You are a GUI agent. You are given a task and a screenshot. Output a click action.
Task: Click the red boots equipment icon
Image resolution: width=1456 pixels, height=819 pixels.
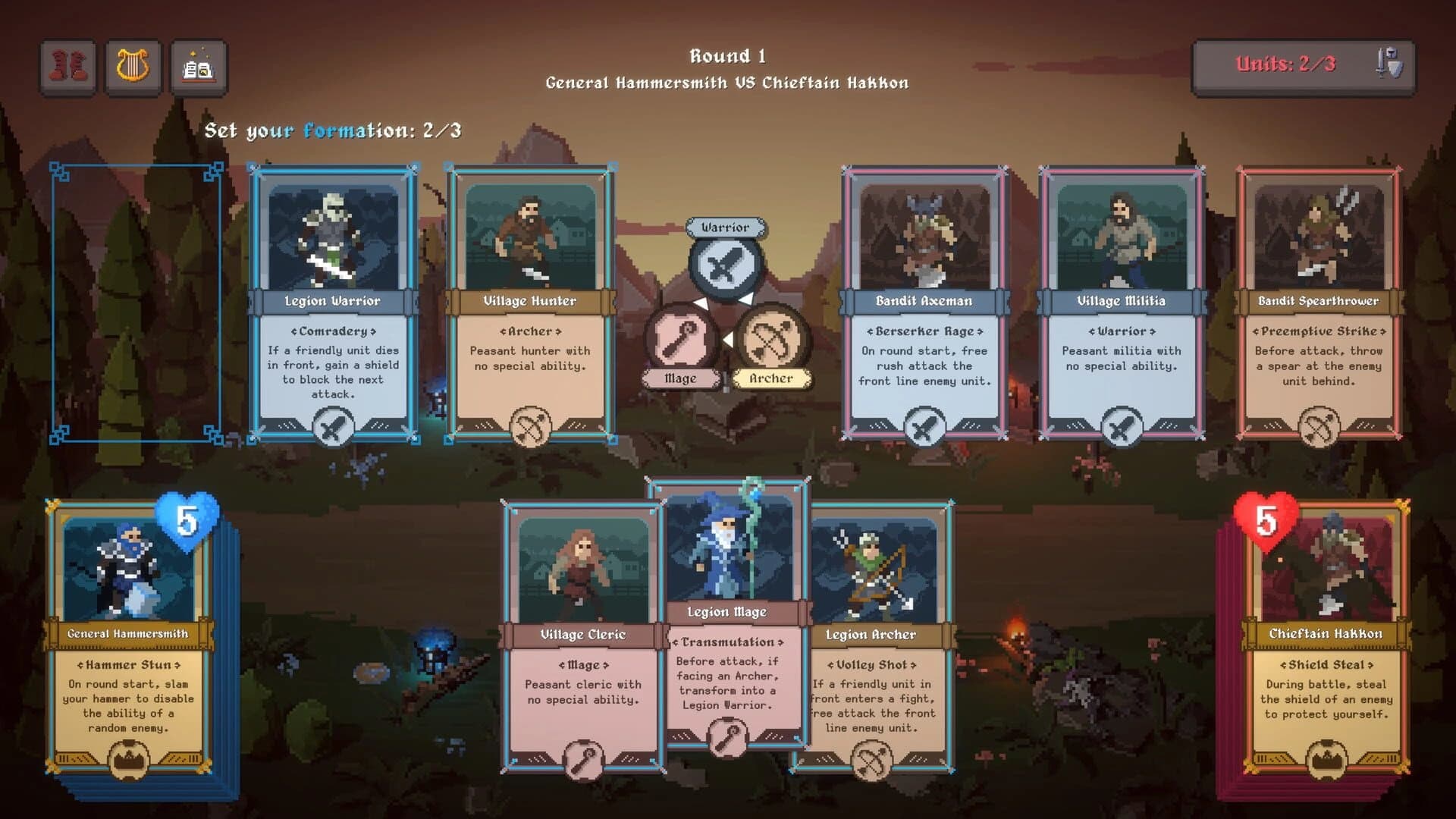pos(67,66)
